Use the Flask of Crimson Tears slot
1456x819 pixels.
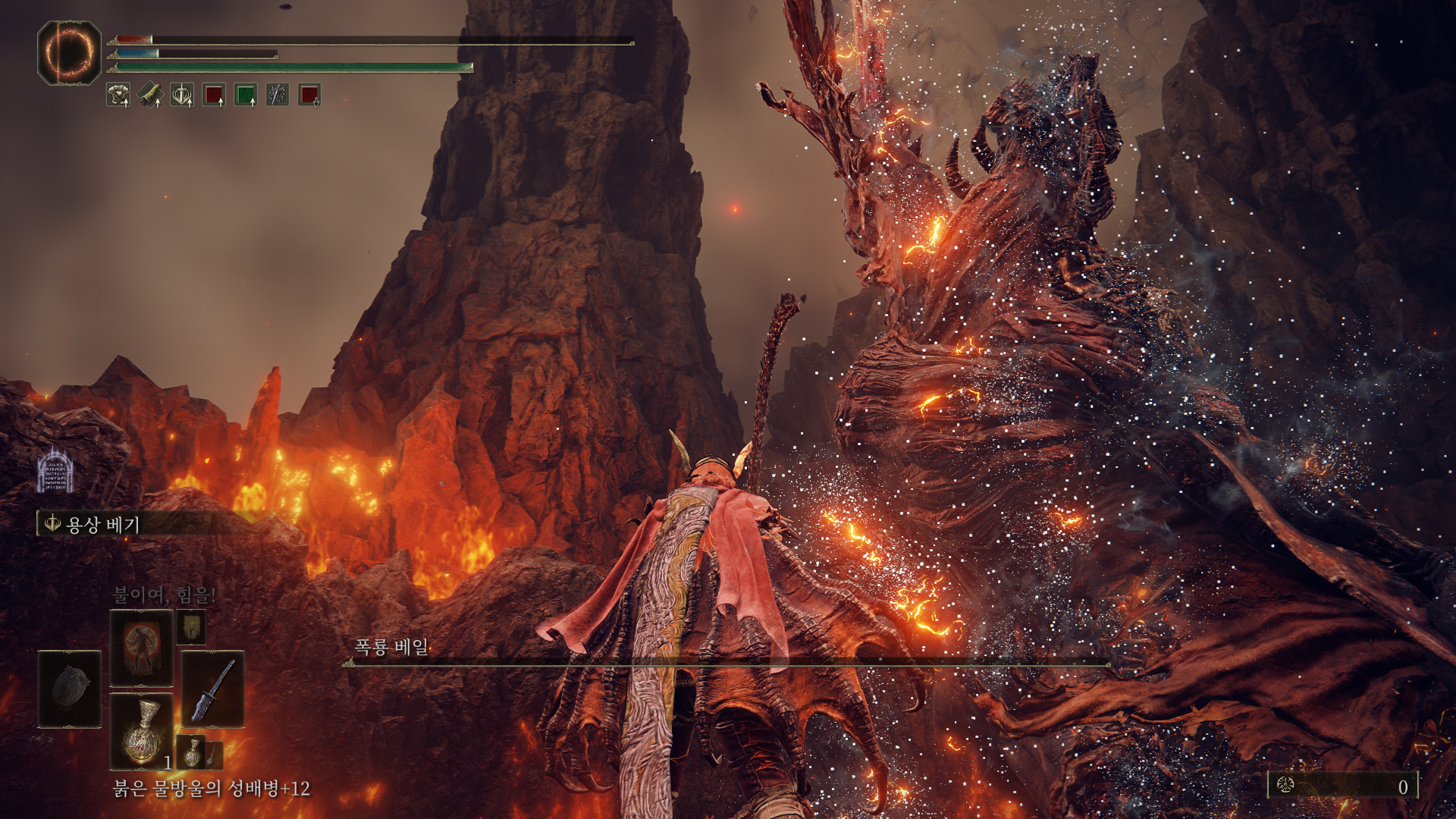(141, 731)
